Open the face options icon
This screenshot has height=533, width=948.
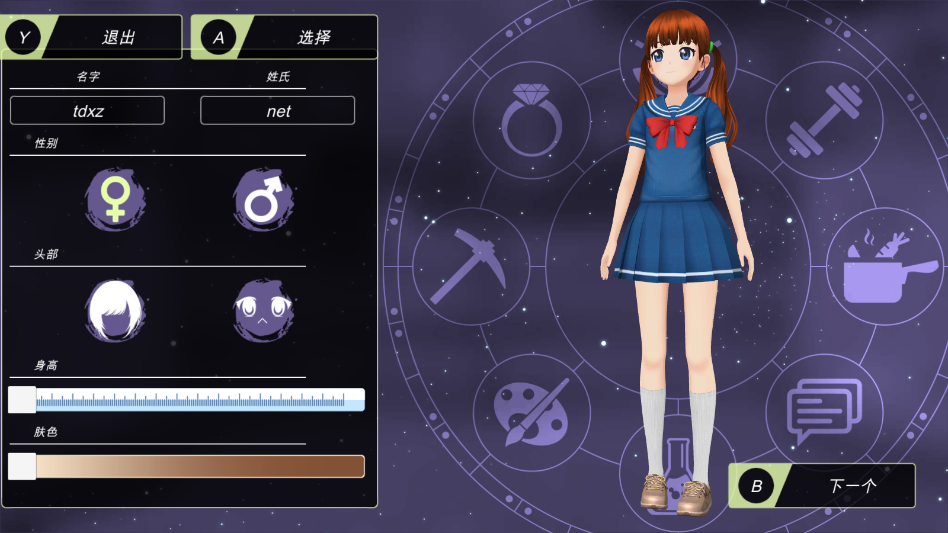click(263, 310)
